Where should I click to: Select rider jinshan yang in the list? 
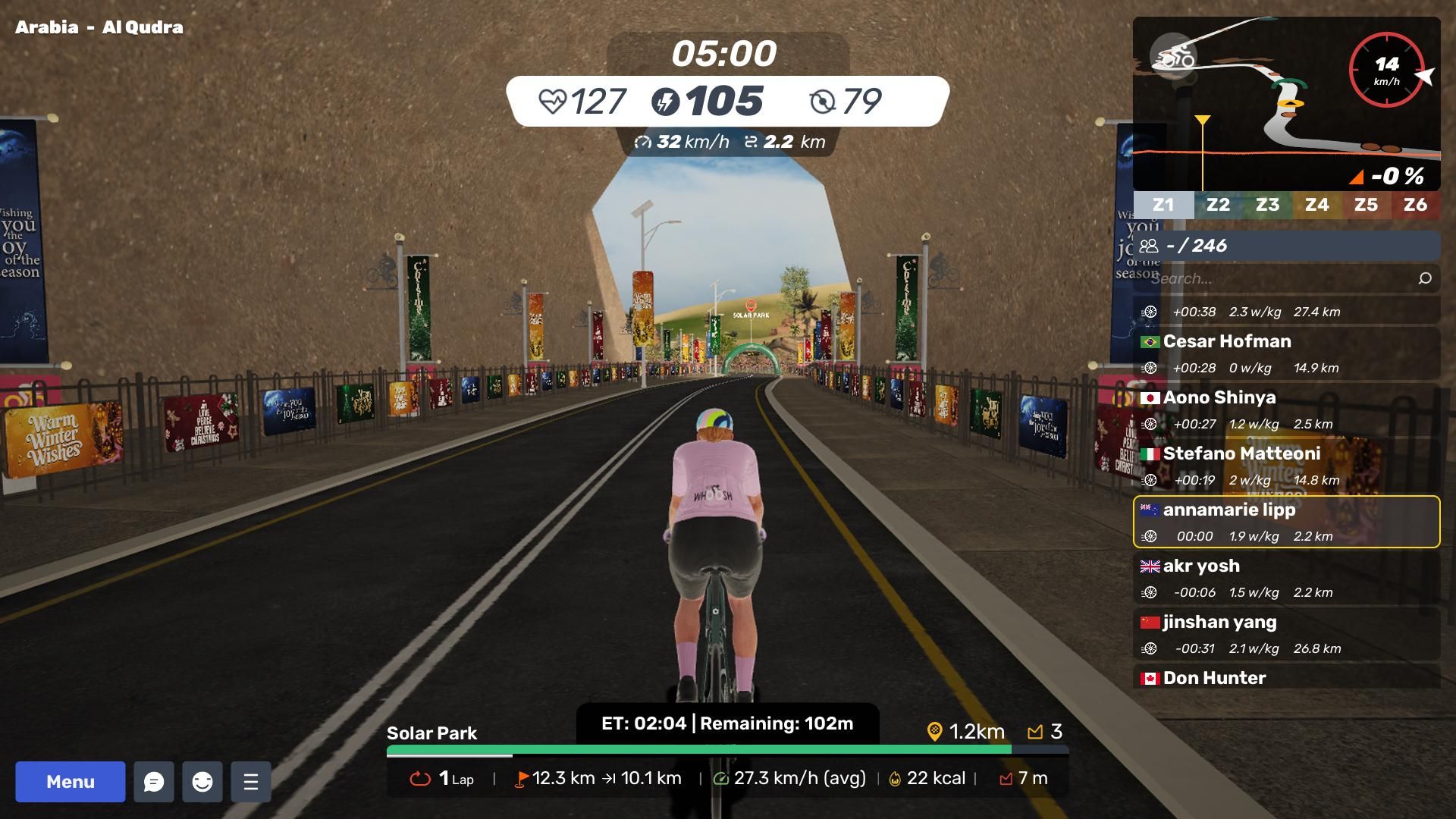pos(1286,634)
